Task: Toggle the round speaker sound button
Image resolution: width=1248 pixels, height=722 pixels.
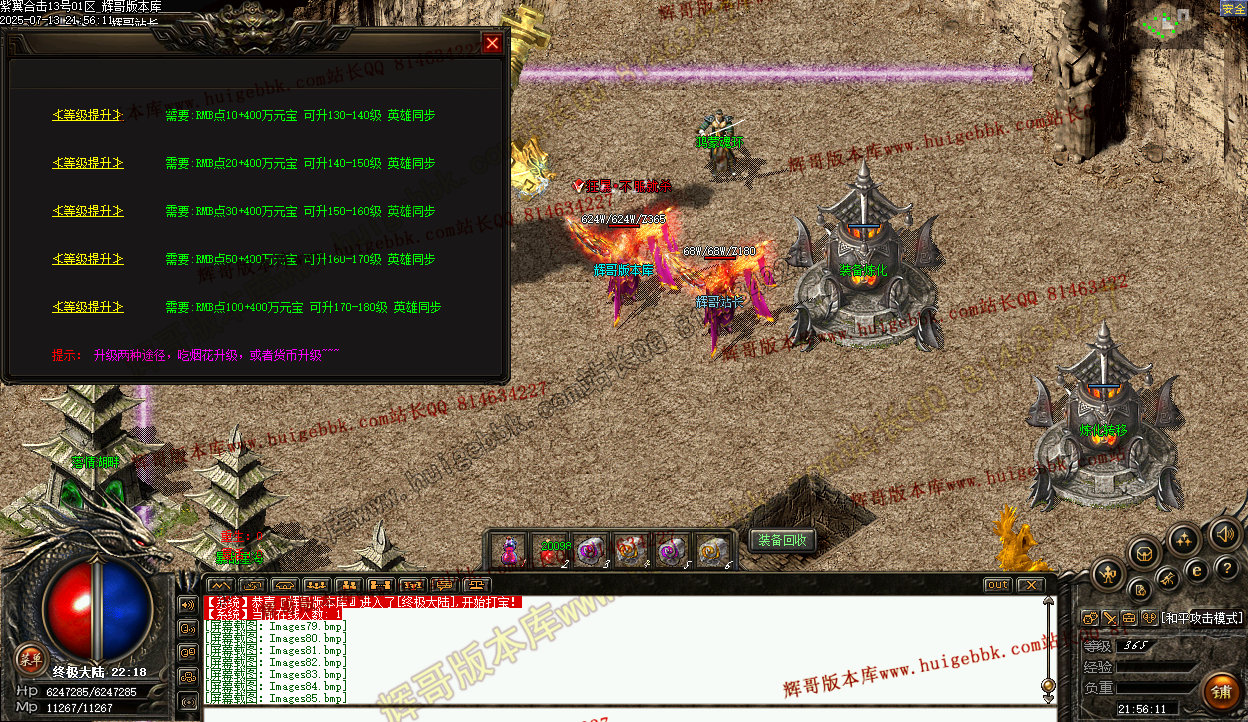Action: click(x=1223, y=533)
